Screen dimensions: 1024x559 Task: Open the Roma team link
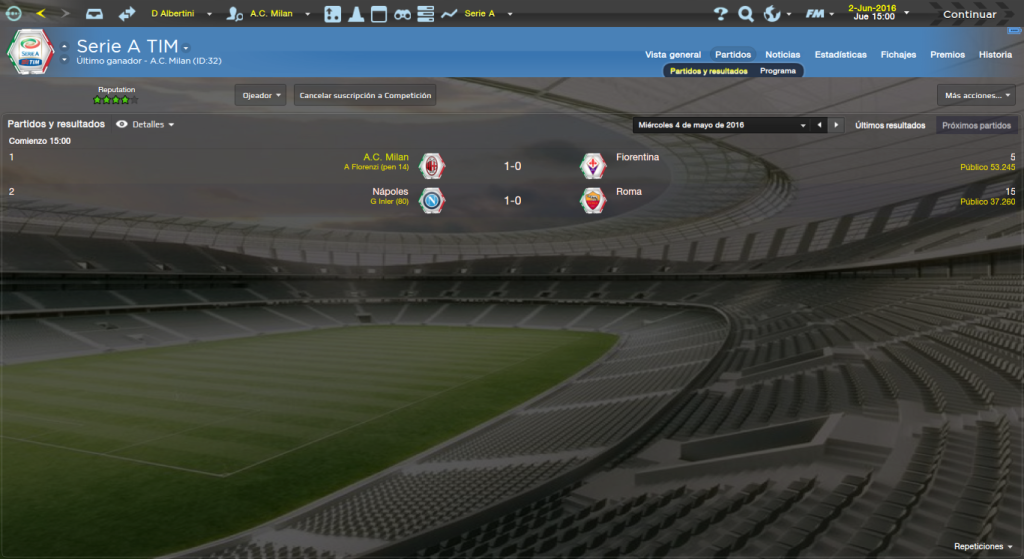click(628, 191)
